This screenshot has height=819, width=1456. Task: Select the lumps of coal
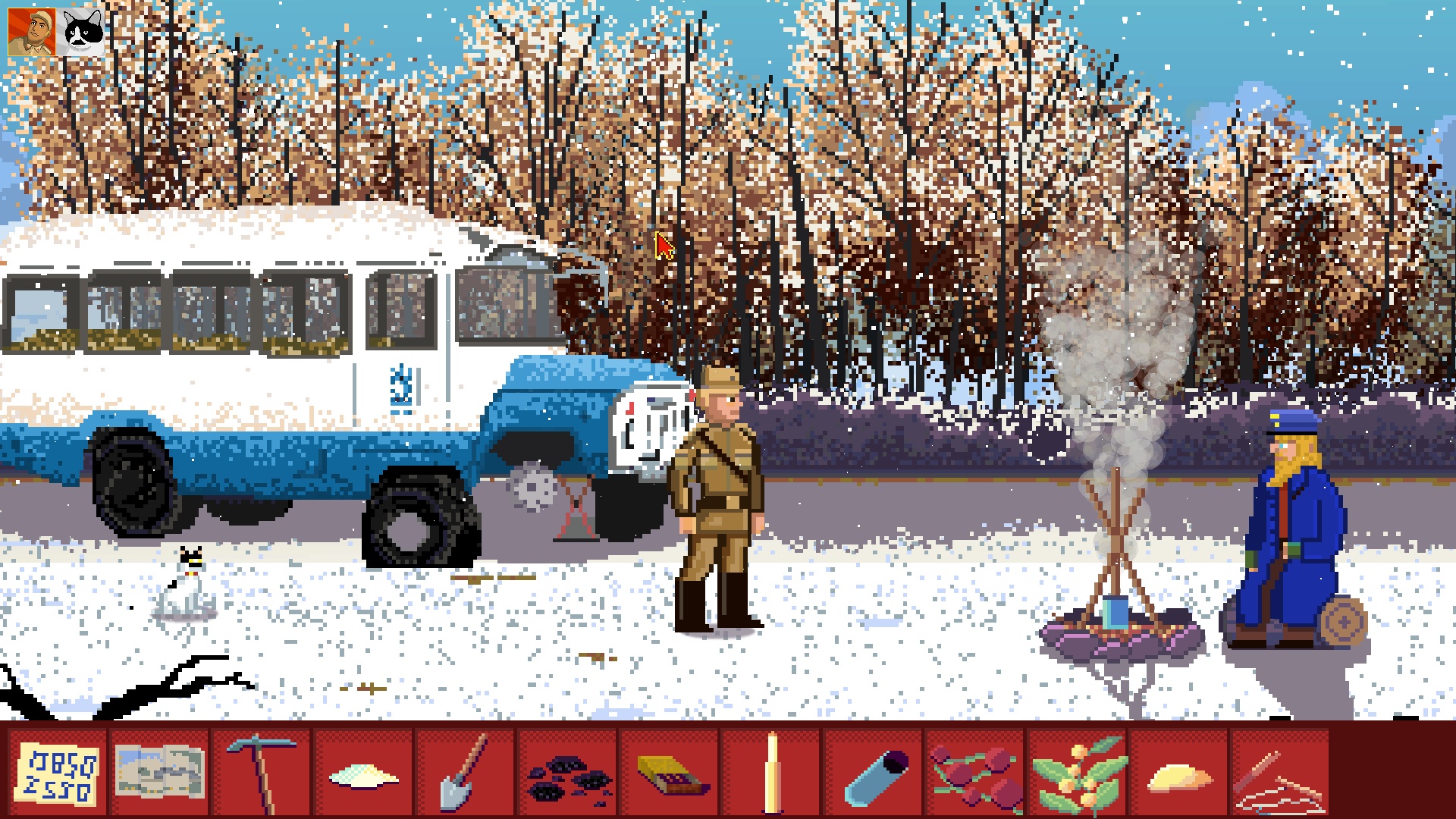tap(567, 776)
